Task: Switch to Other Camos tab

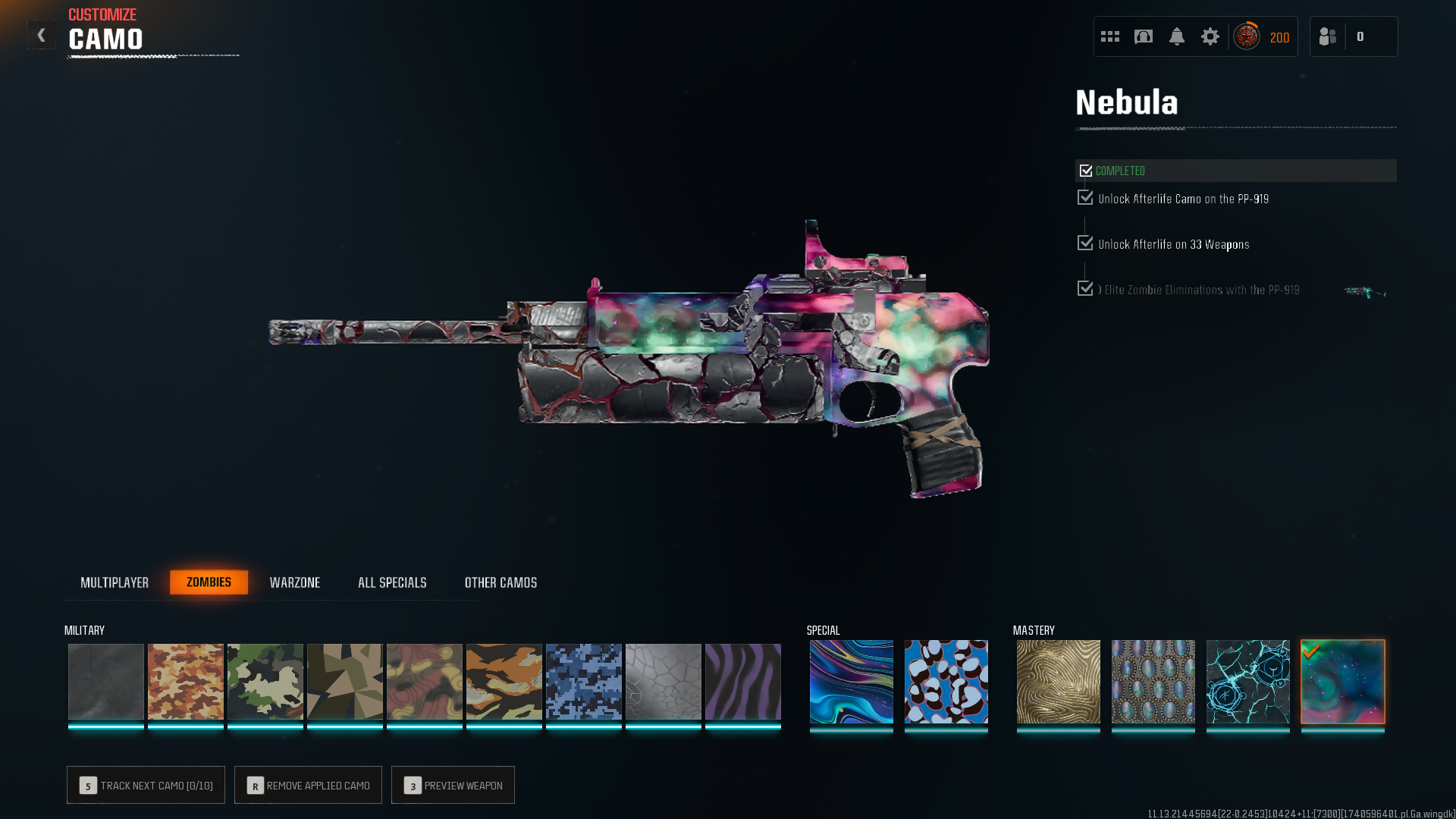Action: point(500,582)
